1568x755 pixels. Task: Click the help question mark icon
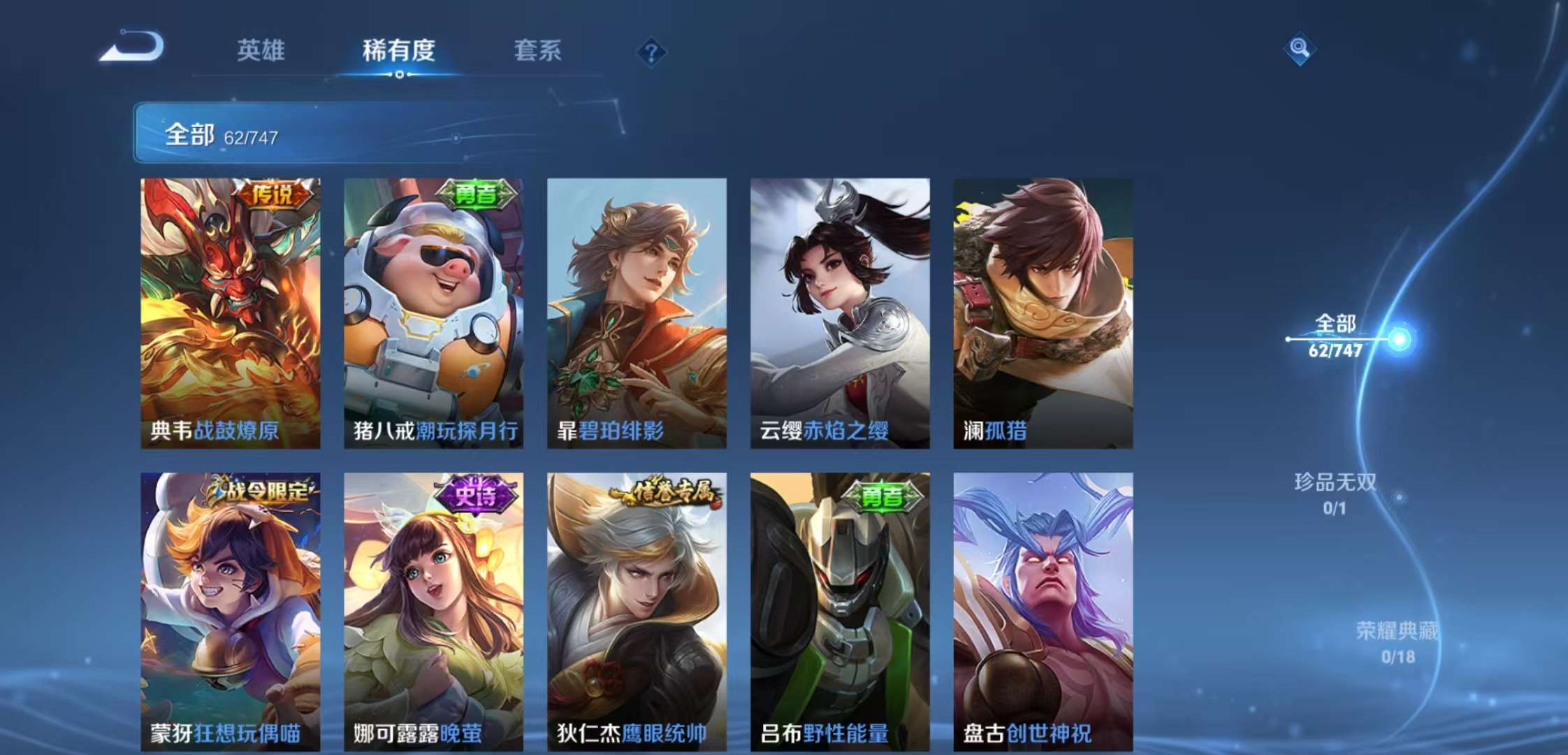pyautogui.click(x=651, y=50)
